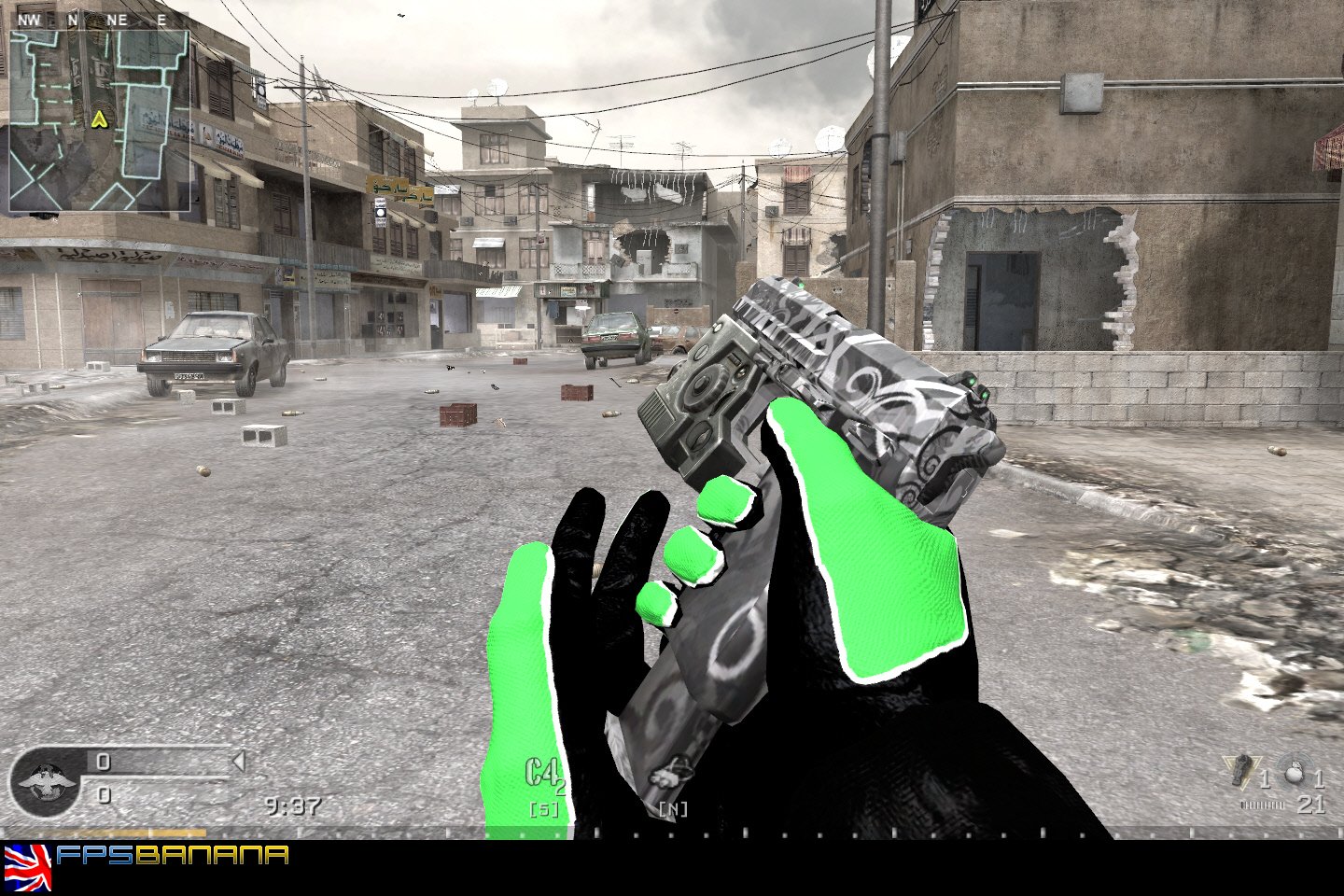Select the N marker on the compass bar
Viewport: 1344px width, 896px height.
(x=76, y=18)
